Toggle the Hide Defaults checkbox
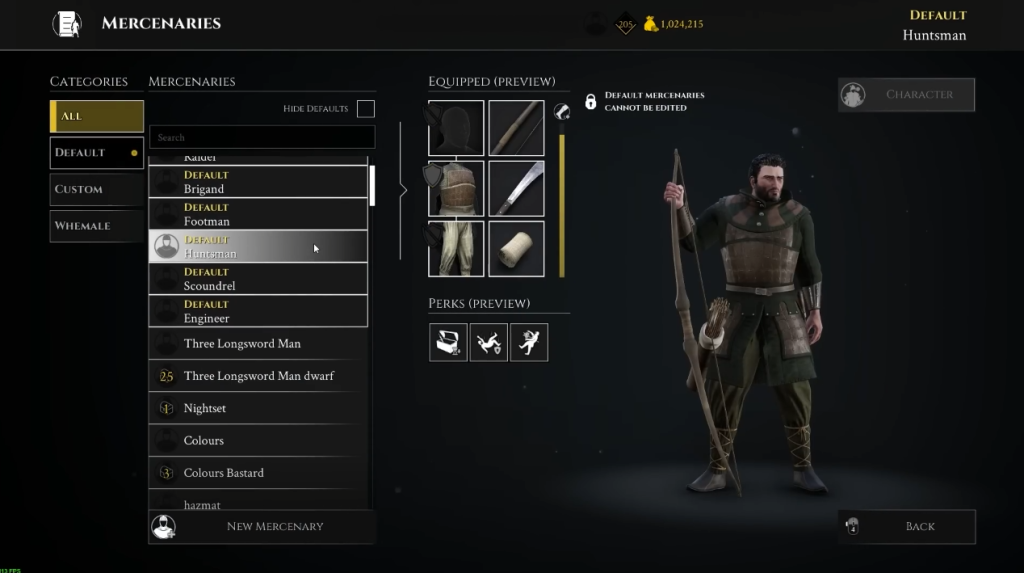 pos(366,108)
